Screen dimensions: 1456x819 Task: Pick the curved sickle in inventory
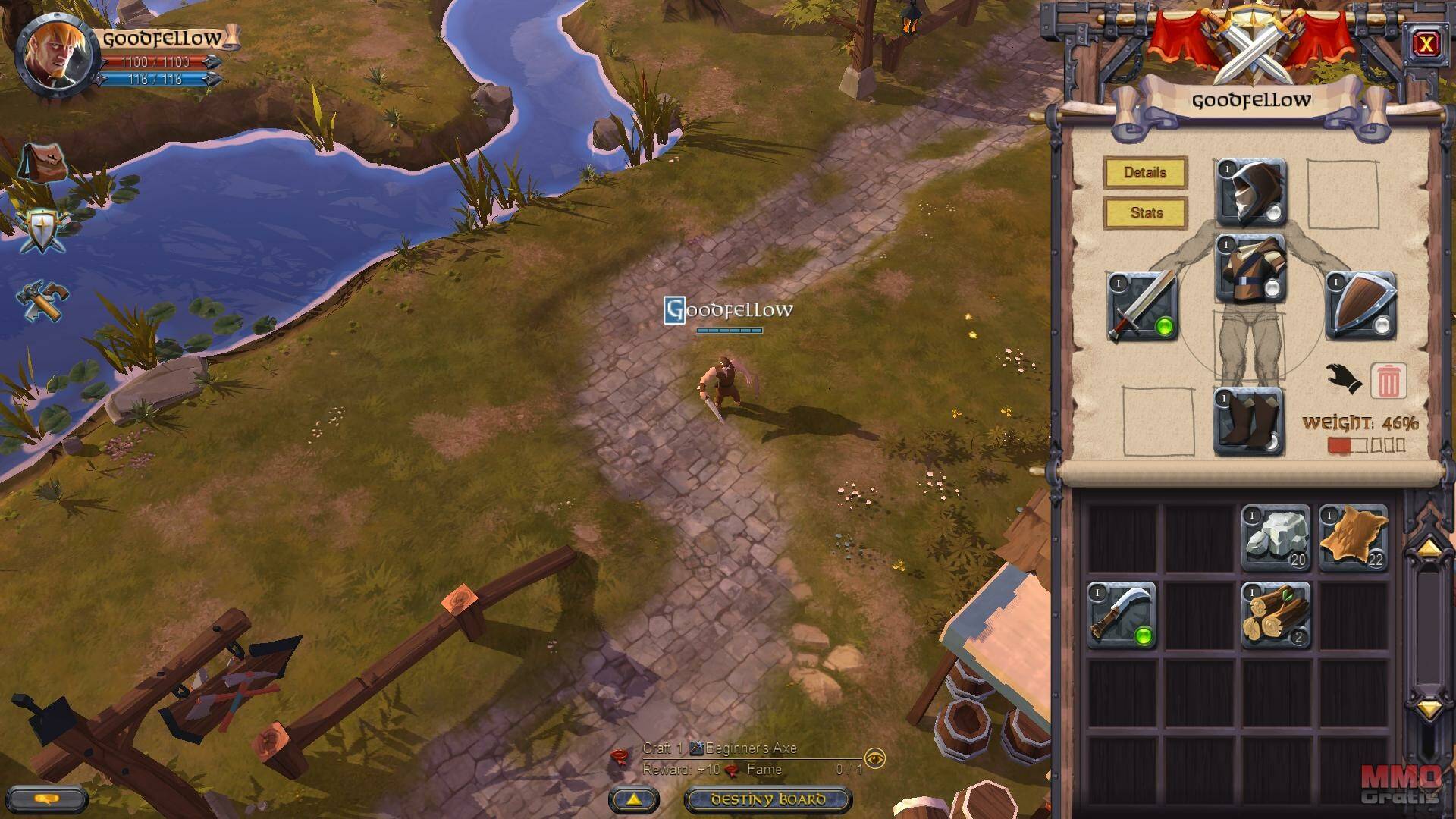1121,615
